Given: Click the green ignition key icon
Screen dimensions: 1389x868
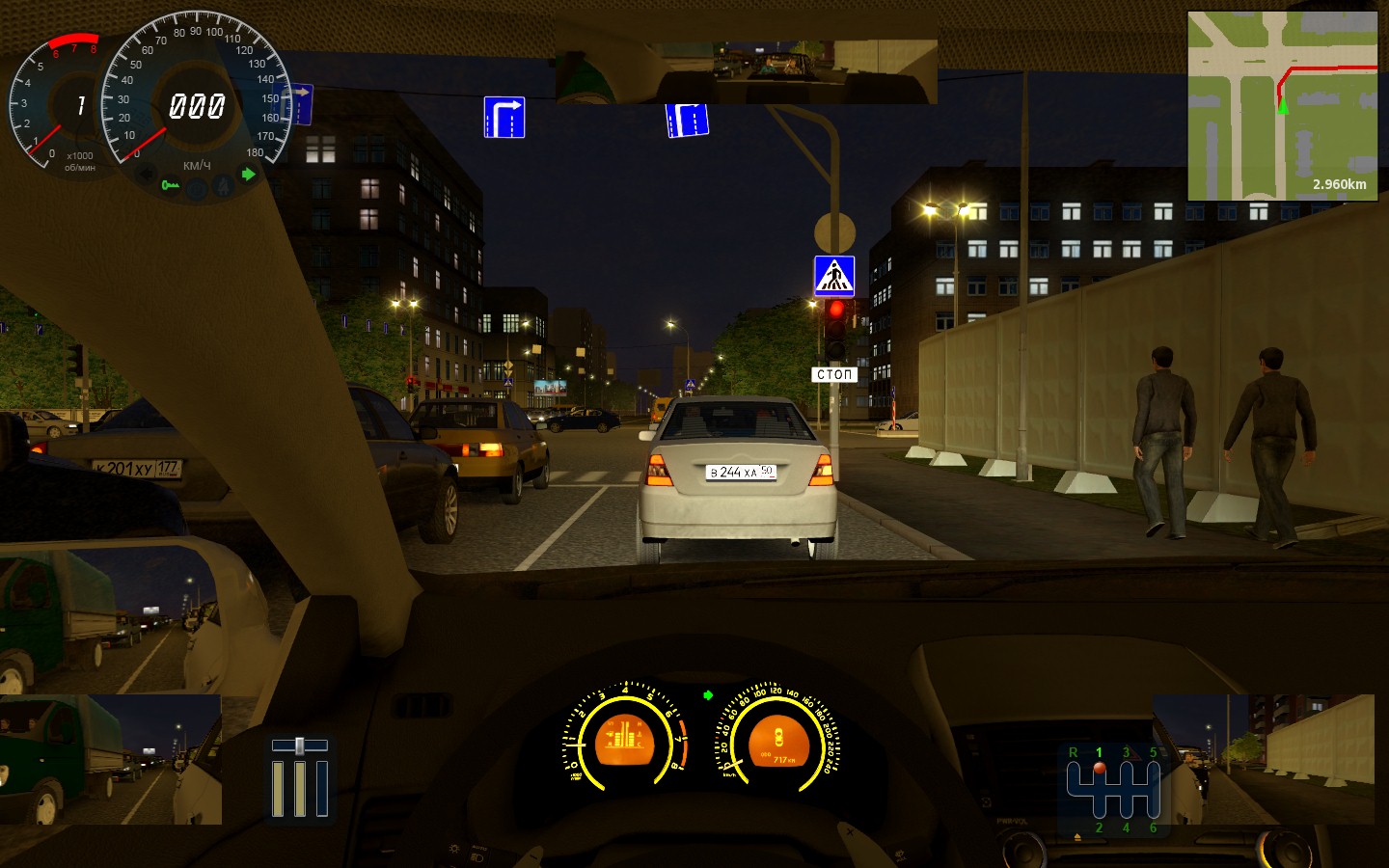Looking at the screenshot, I should 170,184.
